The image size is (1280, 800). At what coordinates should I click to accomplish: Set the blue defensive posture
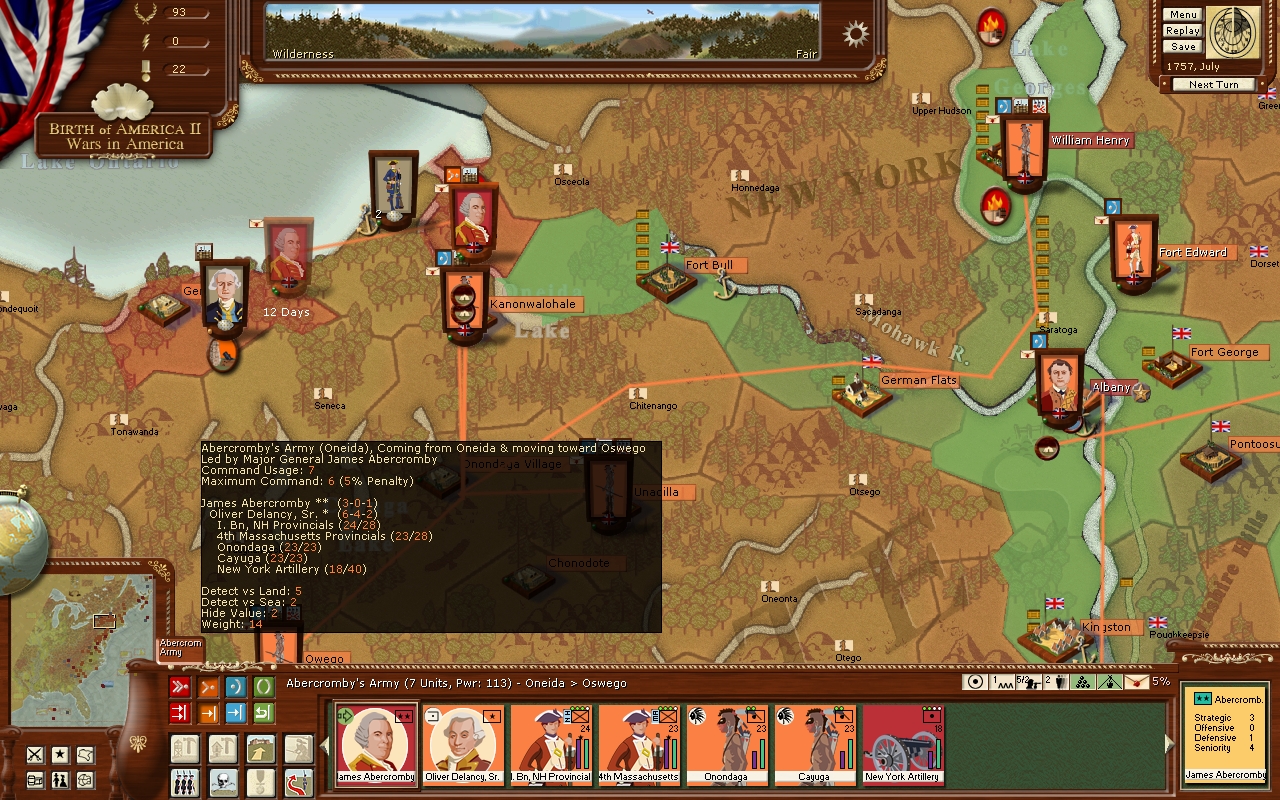[x=236, y=687]
